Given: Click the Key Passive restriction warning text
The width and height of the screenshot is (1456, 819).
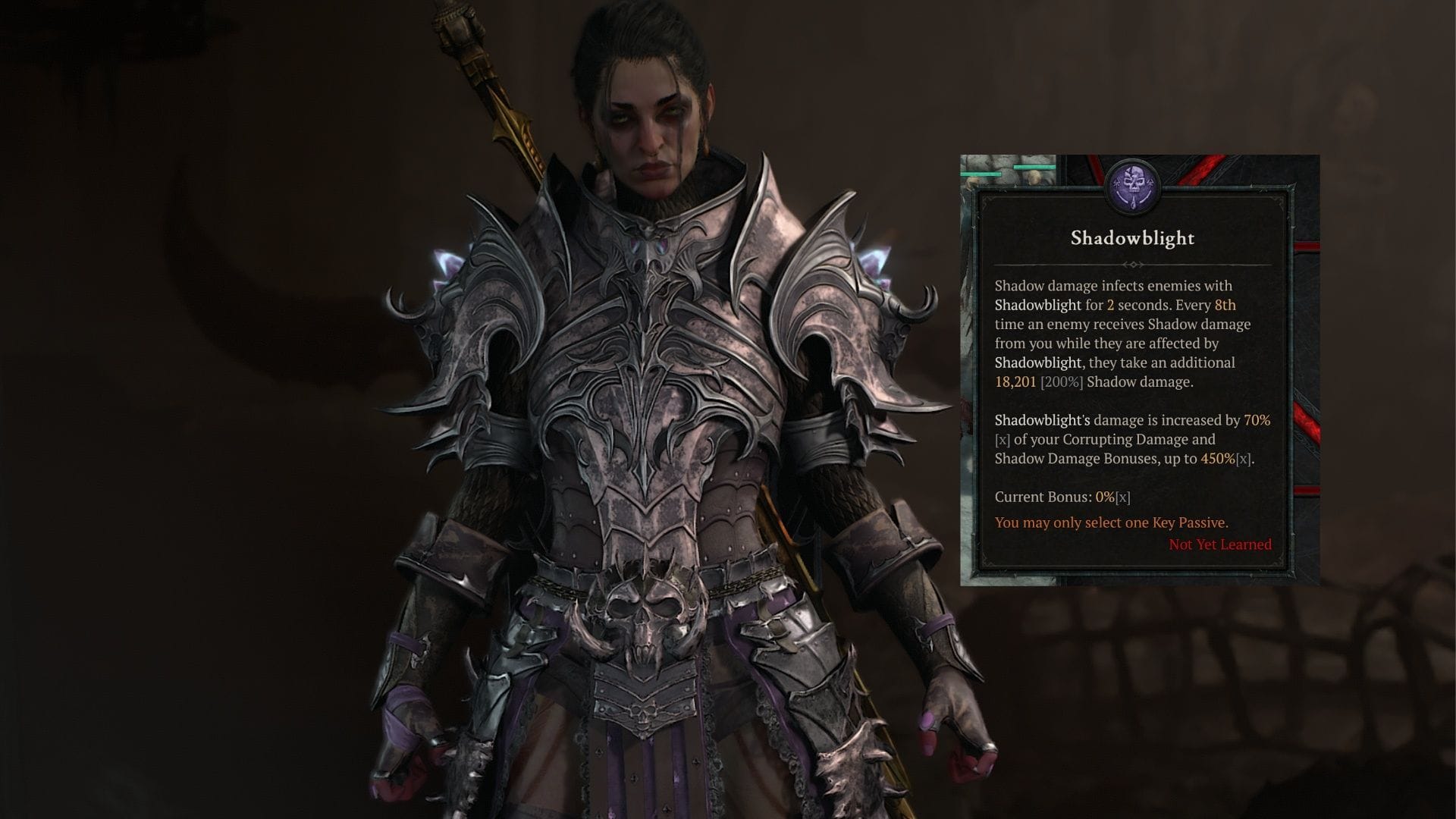Looking at the screenshot, I should (x=1112, y=522).
